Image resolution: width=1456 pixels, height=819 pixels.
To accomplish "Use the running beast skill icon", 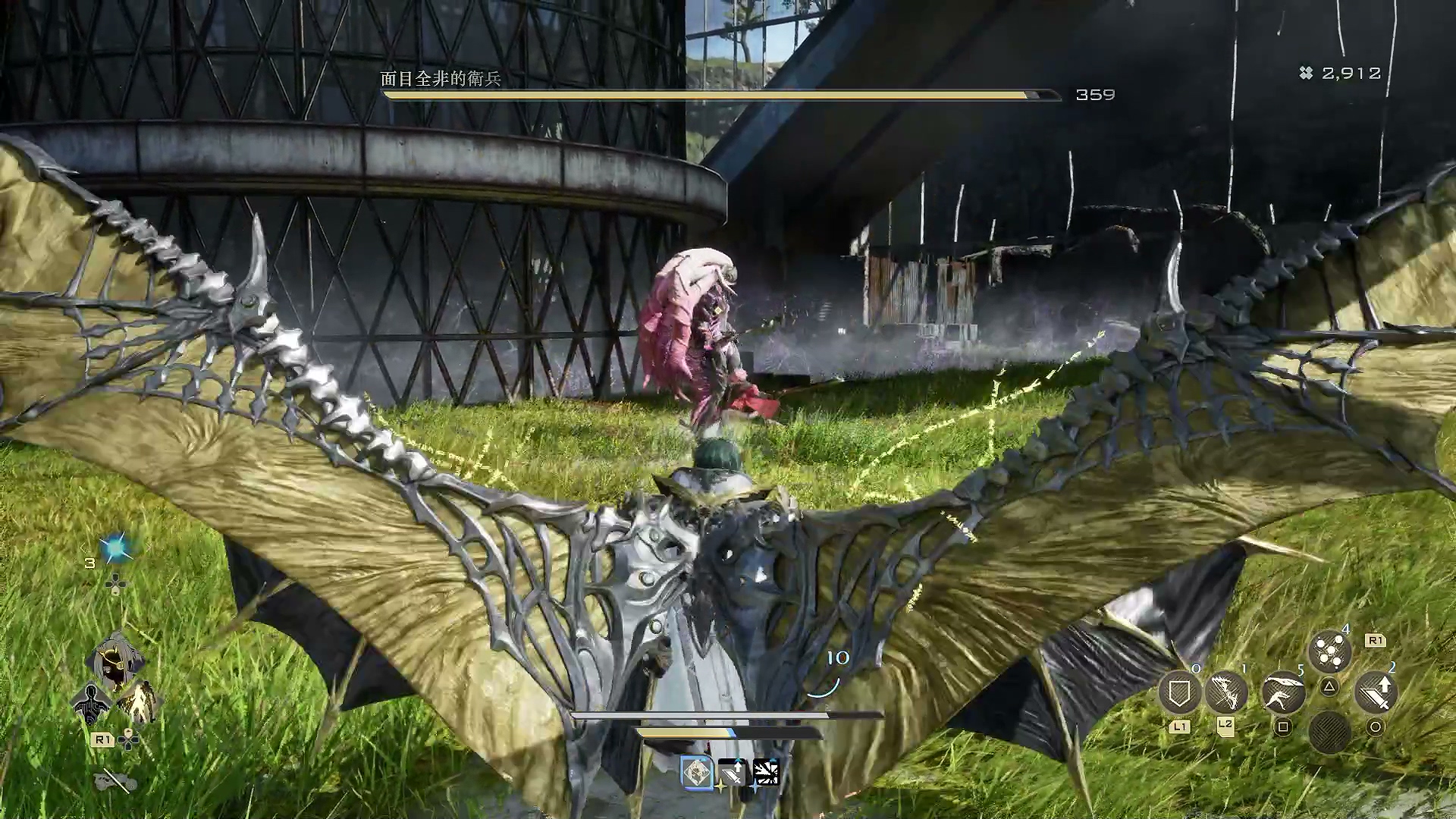I will 1283,693.
